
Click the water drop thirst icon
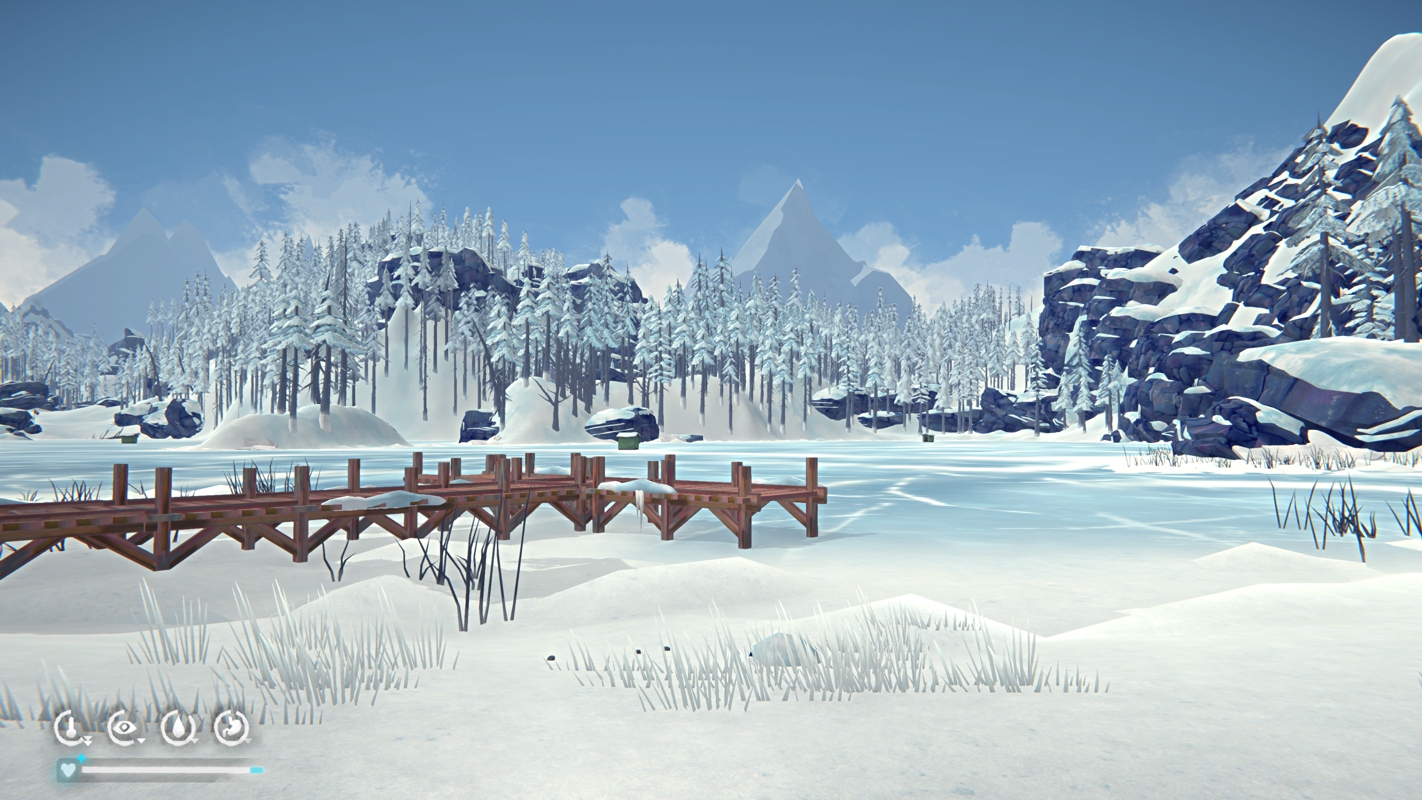pos(178,727)
